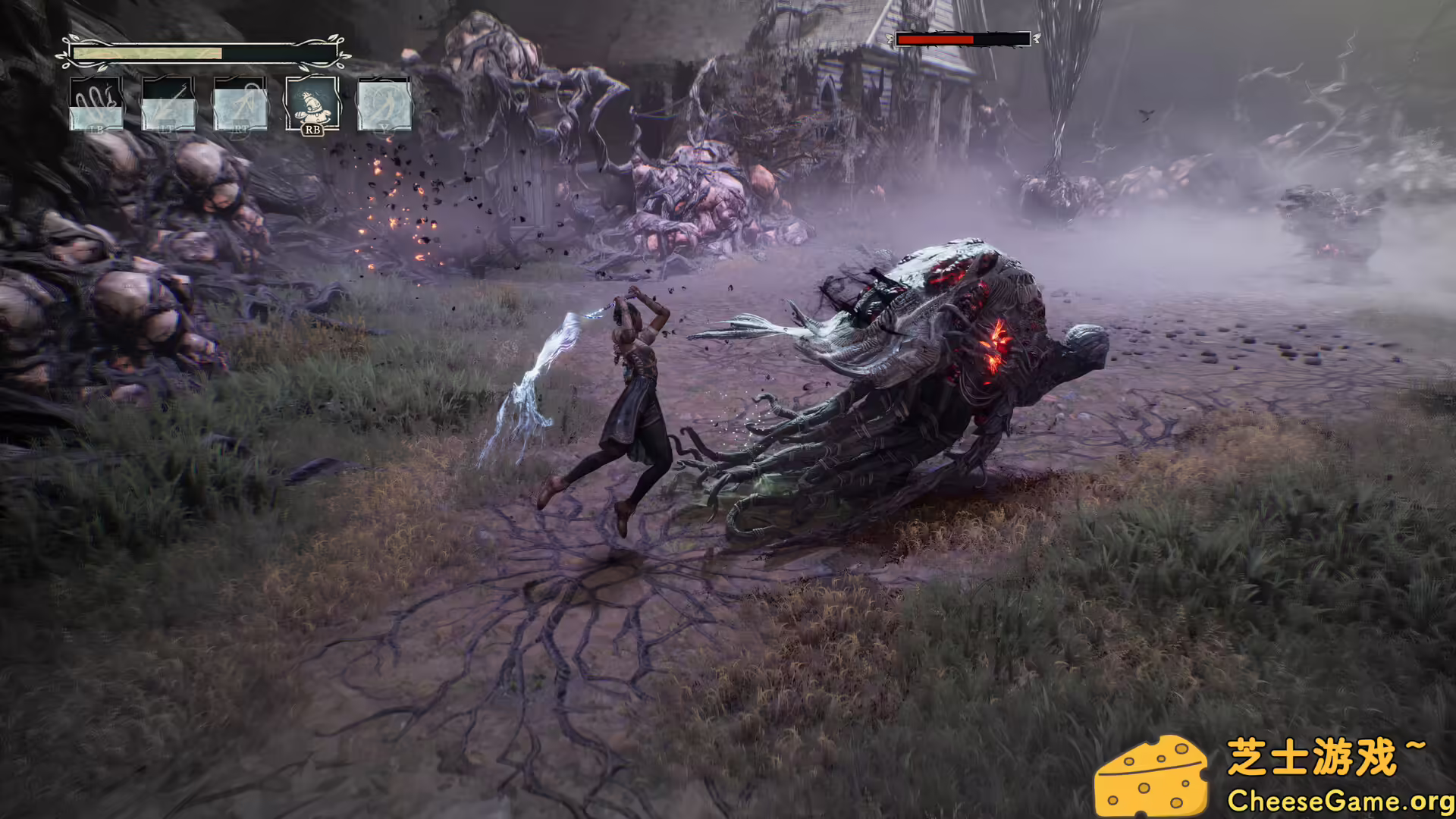
Task: Use the crowned doll ability
Action: [x=312, y=104]
